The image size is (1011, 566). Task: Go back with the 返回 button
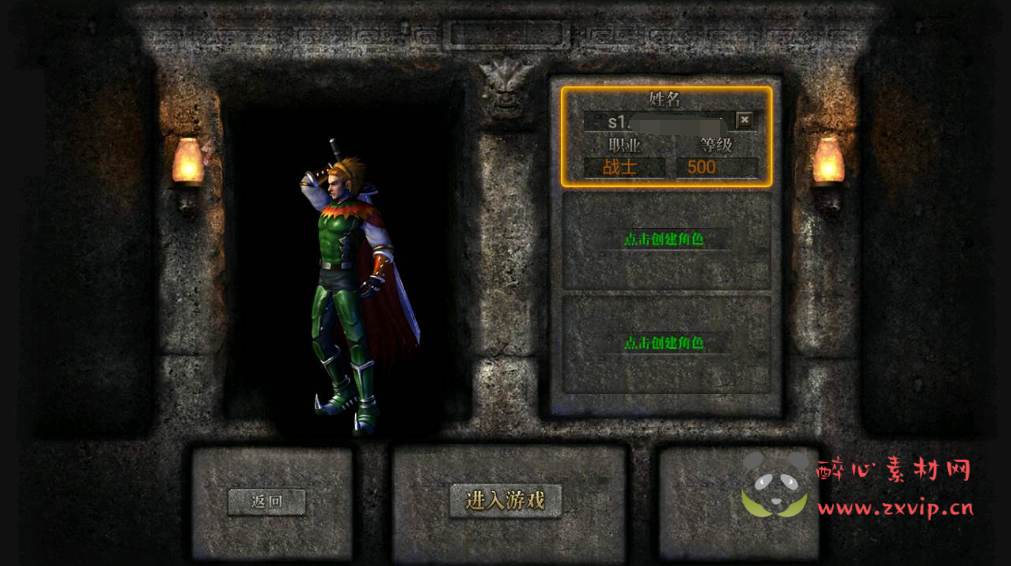[x=266, y=501]
